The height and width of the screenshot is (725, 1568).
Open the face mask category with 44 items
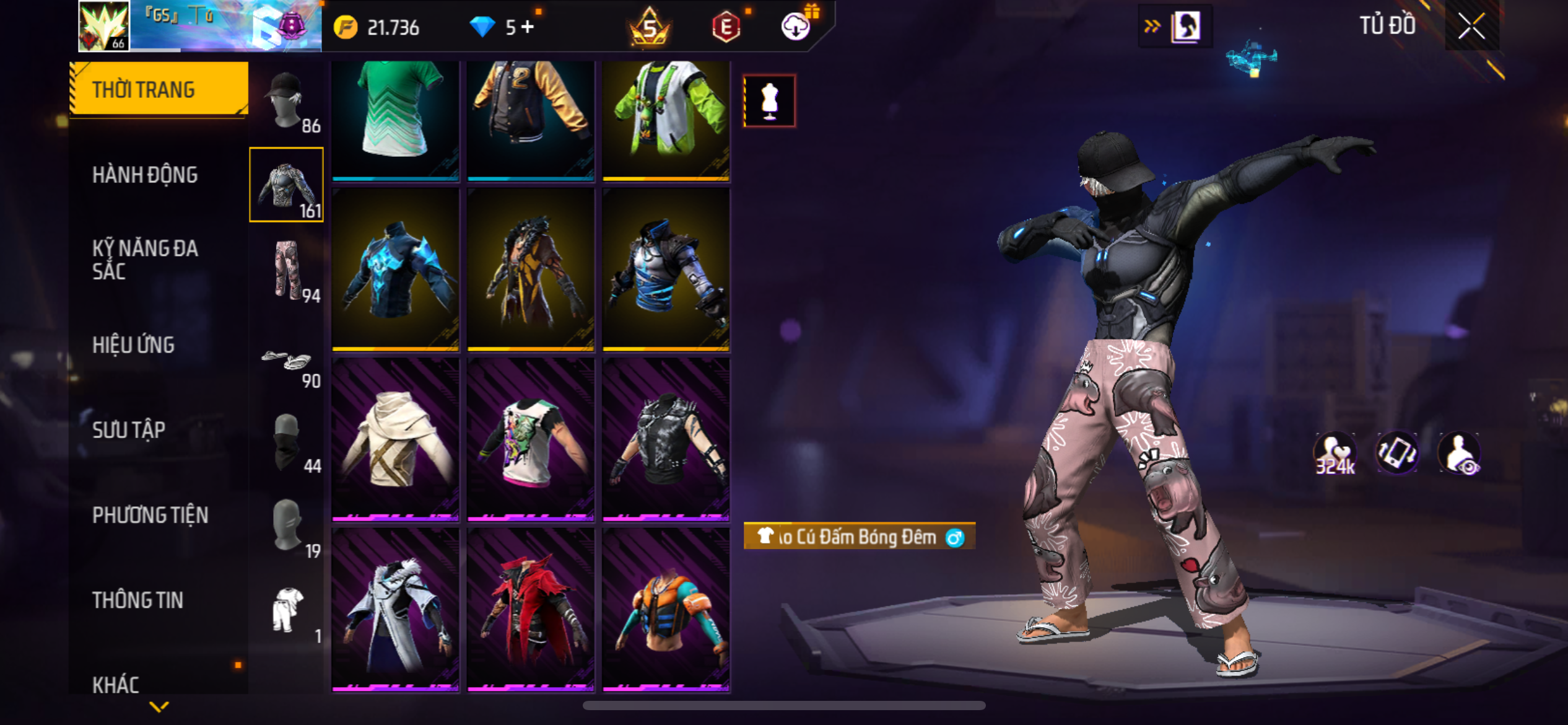(286, 441)
